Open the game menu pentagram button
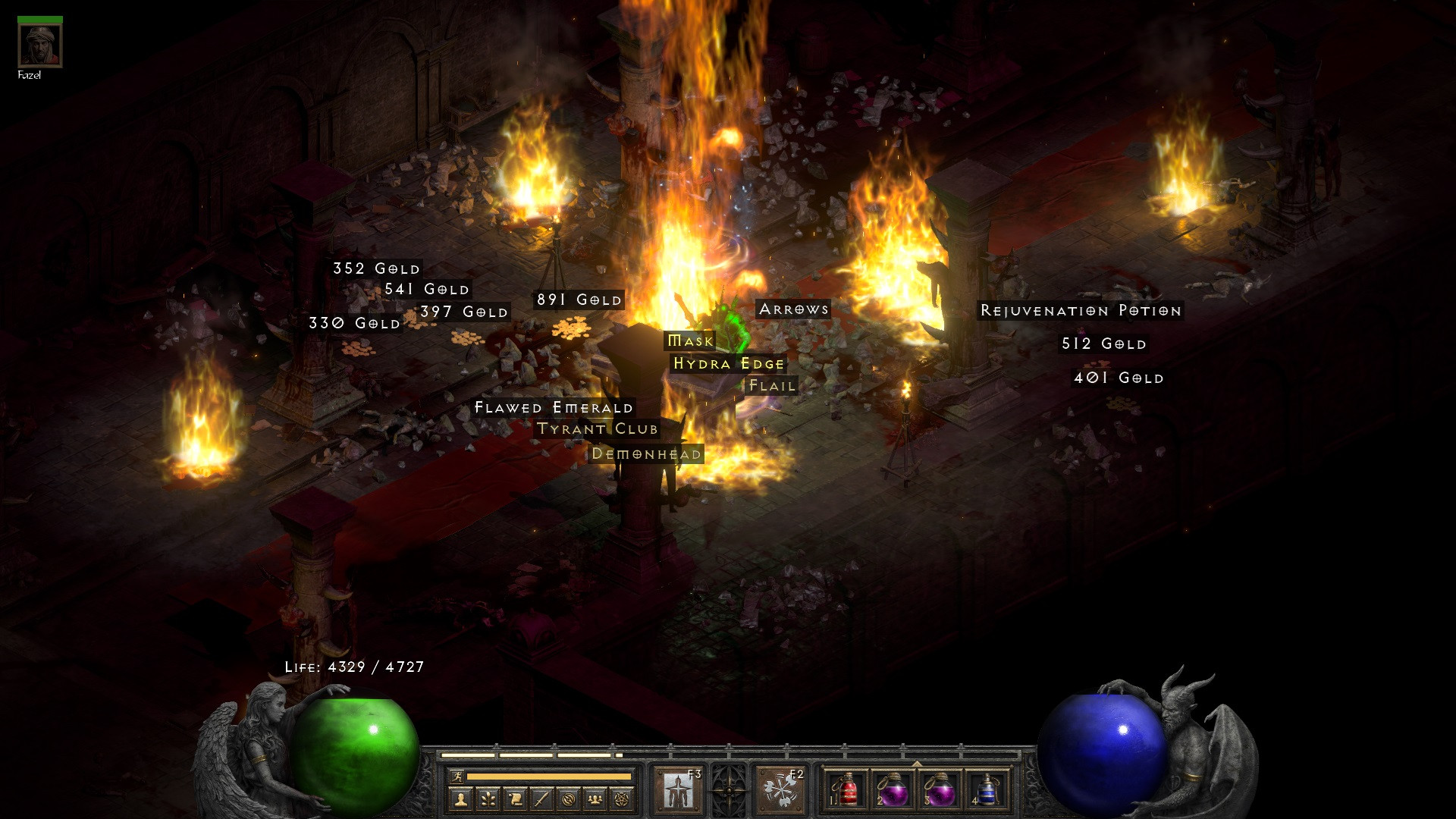 tap(622, 799)
